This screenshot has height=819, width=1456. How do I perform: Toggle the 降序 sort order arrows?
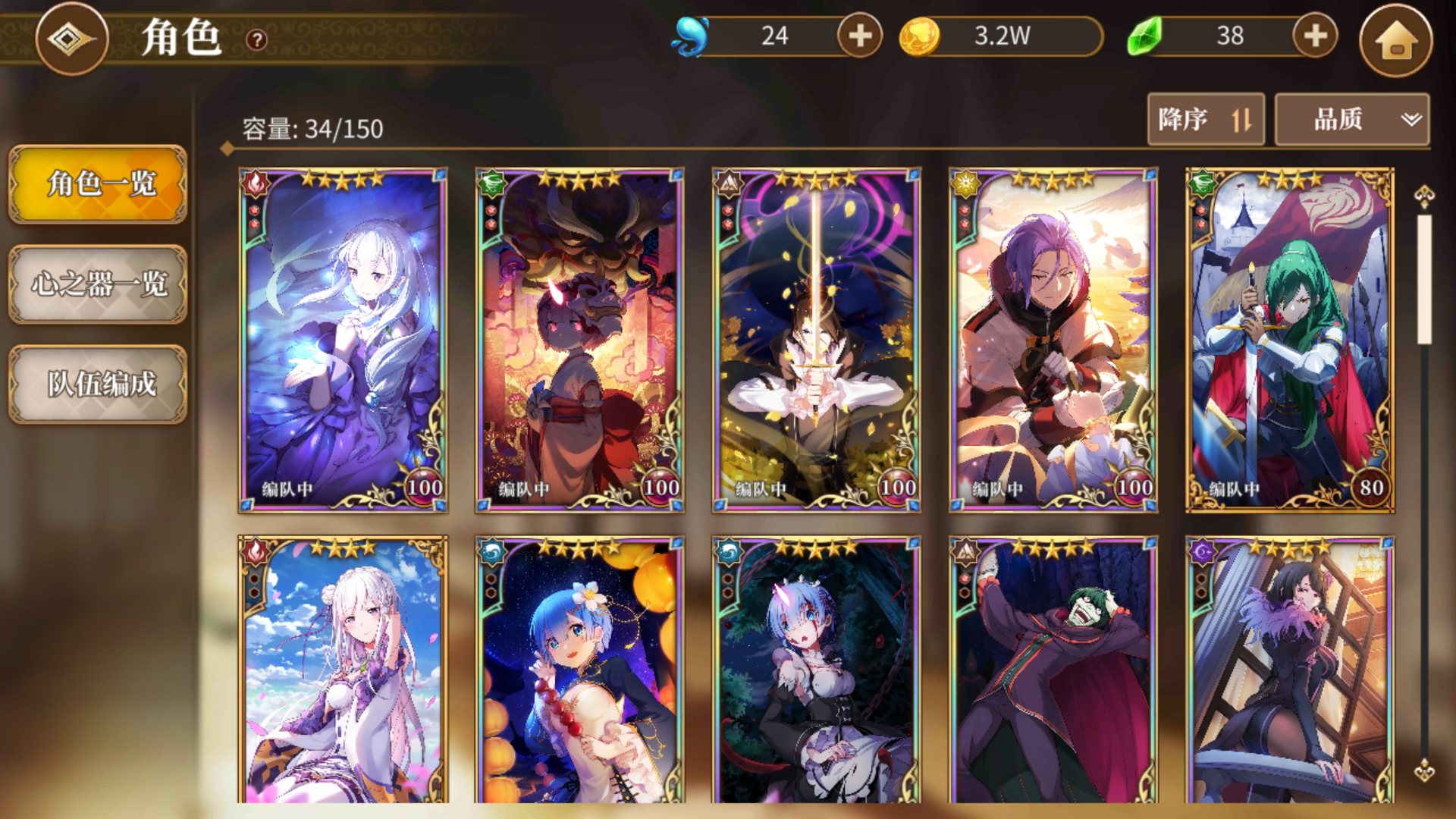tap(1242, 119)
